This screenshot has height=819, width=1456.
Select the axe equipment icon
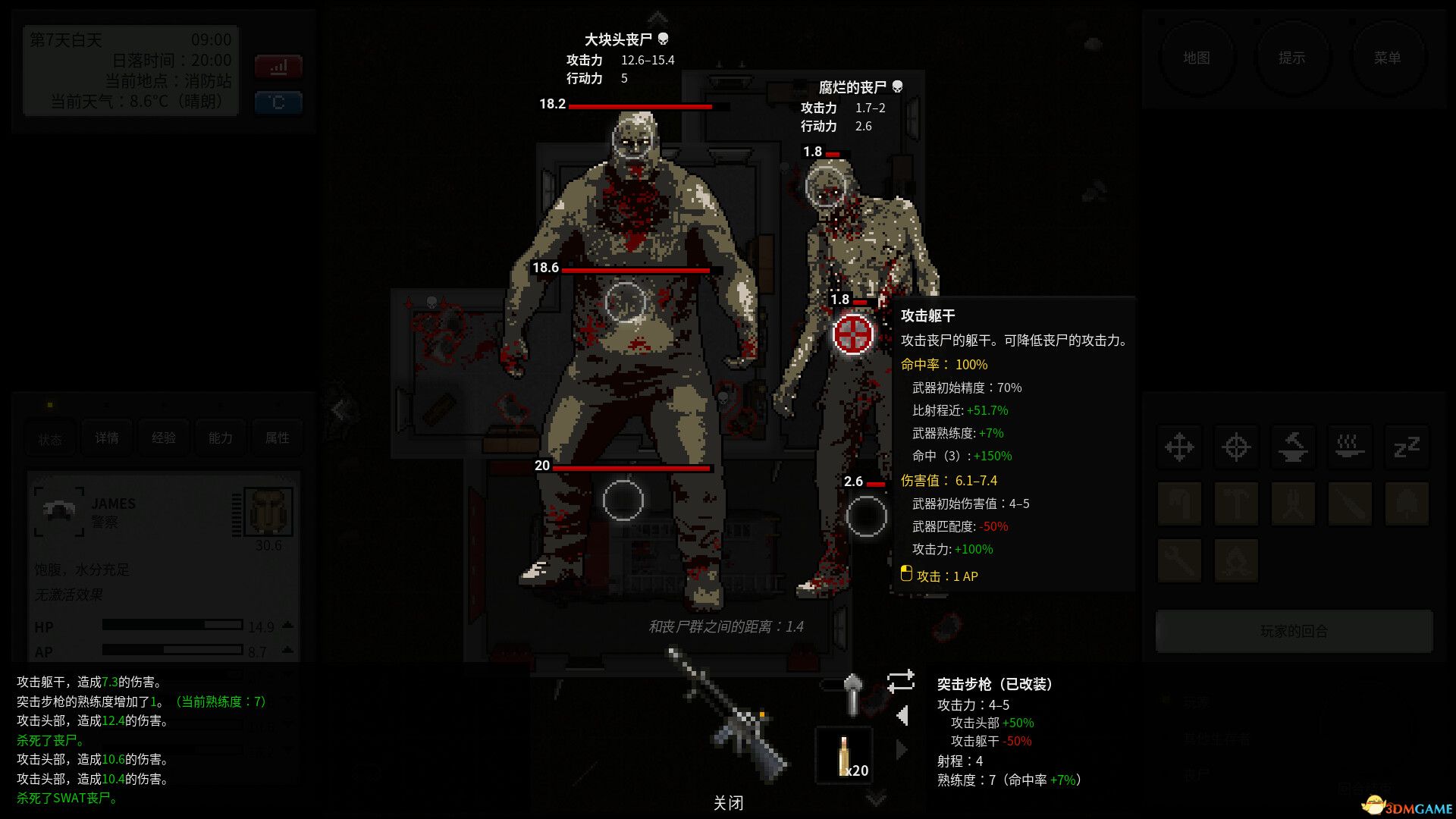1179,504
